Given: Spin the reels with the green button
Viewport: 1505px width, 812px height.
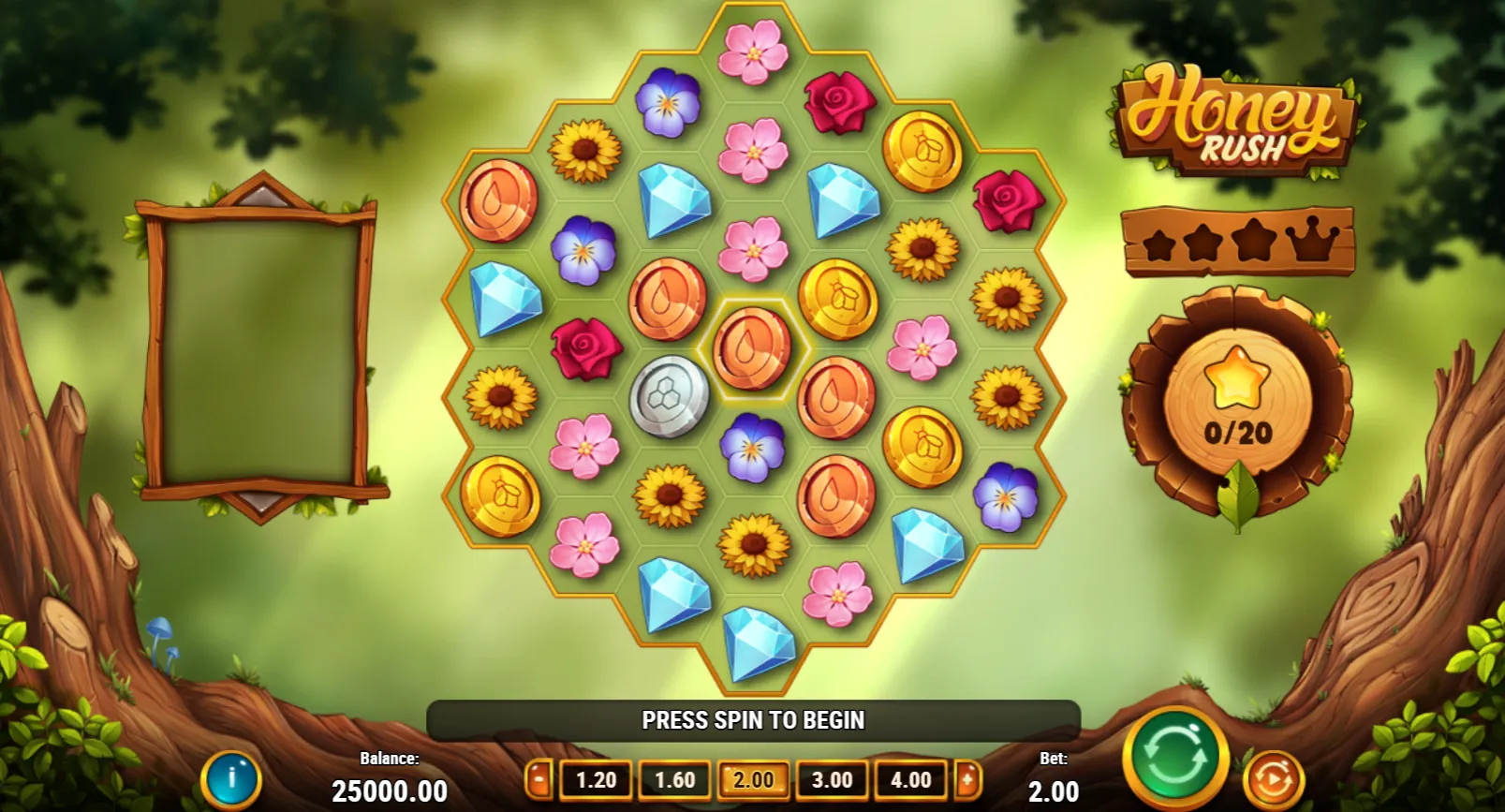Looking at the screenshot, I should 1175,758.
